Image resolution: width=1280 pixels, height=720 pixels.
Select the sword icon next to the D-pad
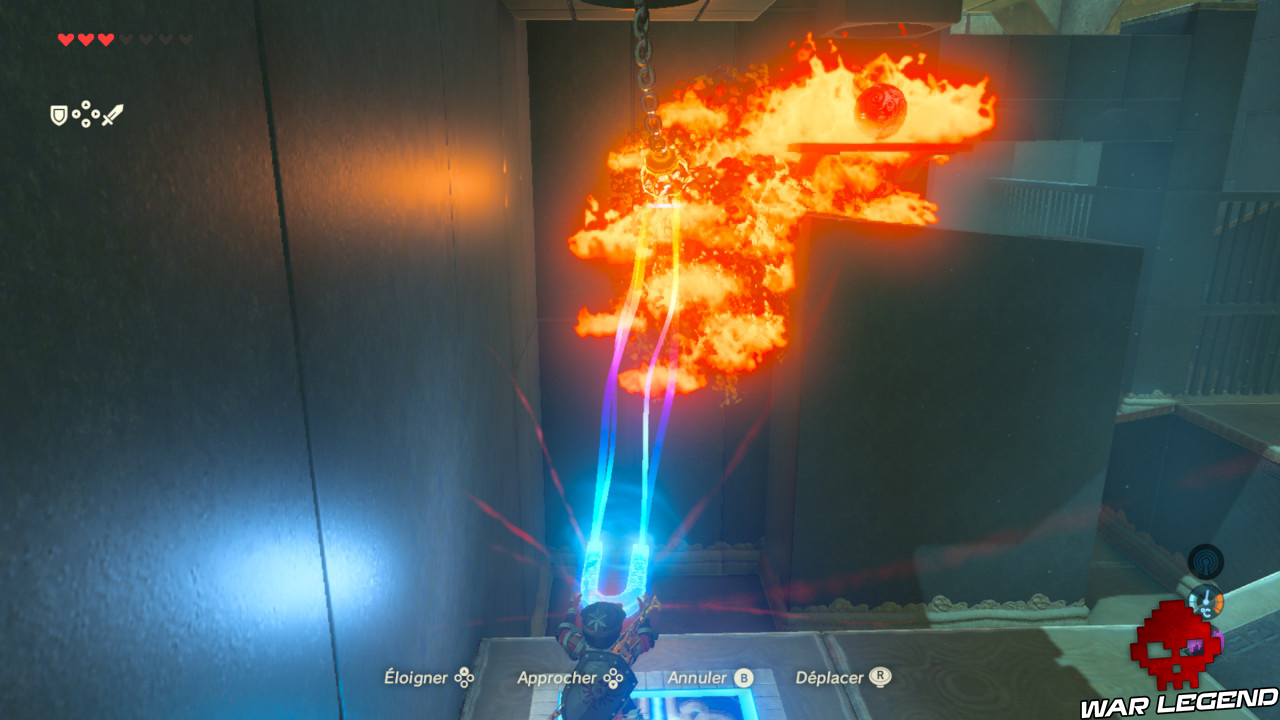[x=112, y=115]
